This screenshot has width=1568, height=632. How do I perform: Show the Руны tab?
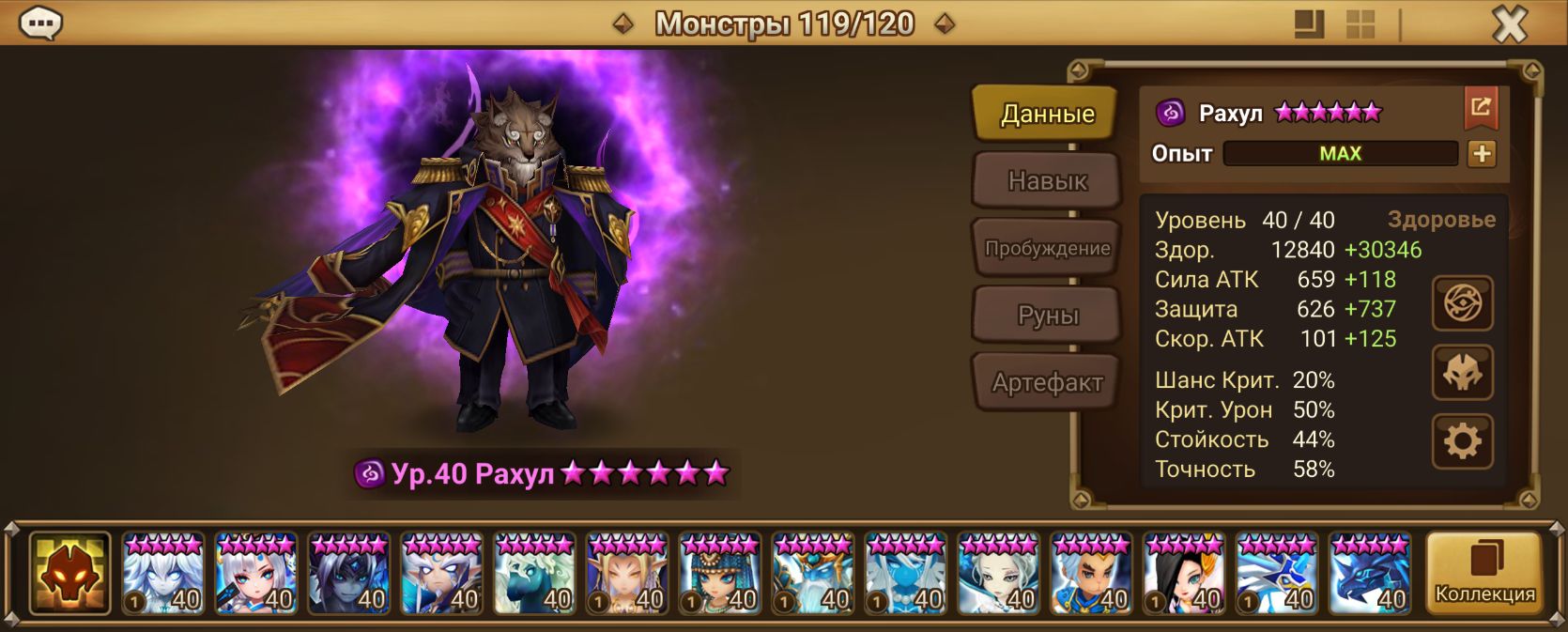(1046, 316)
